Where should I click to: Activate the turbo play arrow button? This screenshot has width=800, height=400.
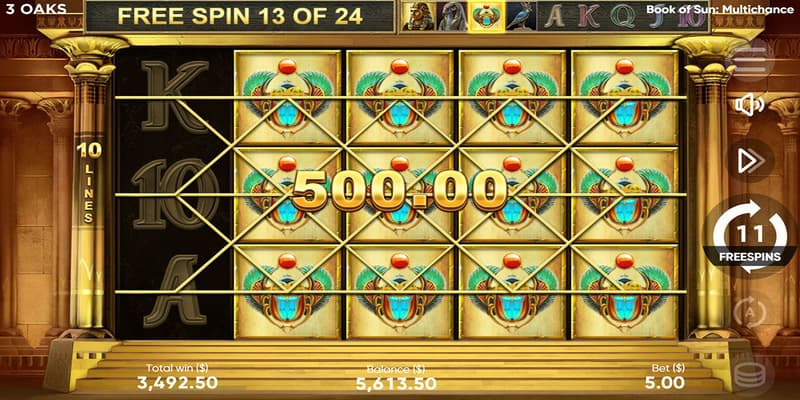pos(750,161)
